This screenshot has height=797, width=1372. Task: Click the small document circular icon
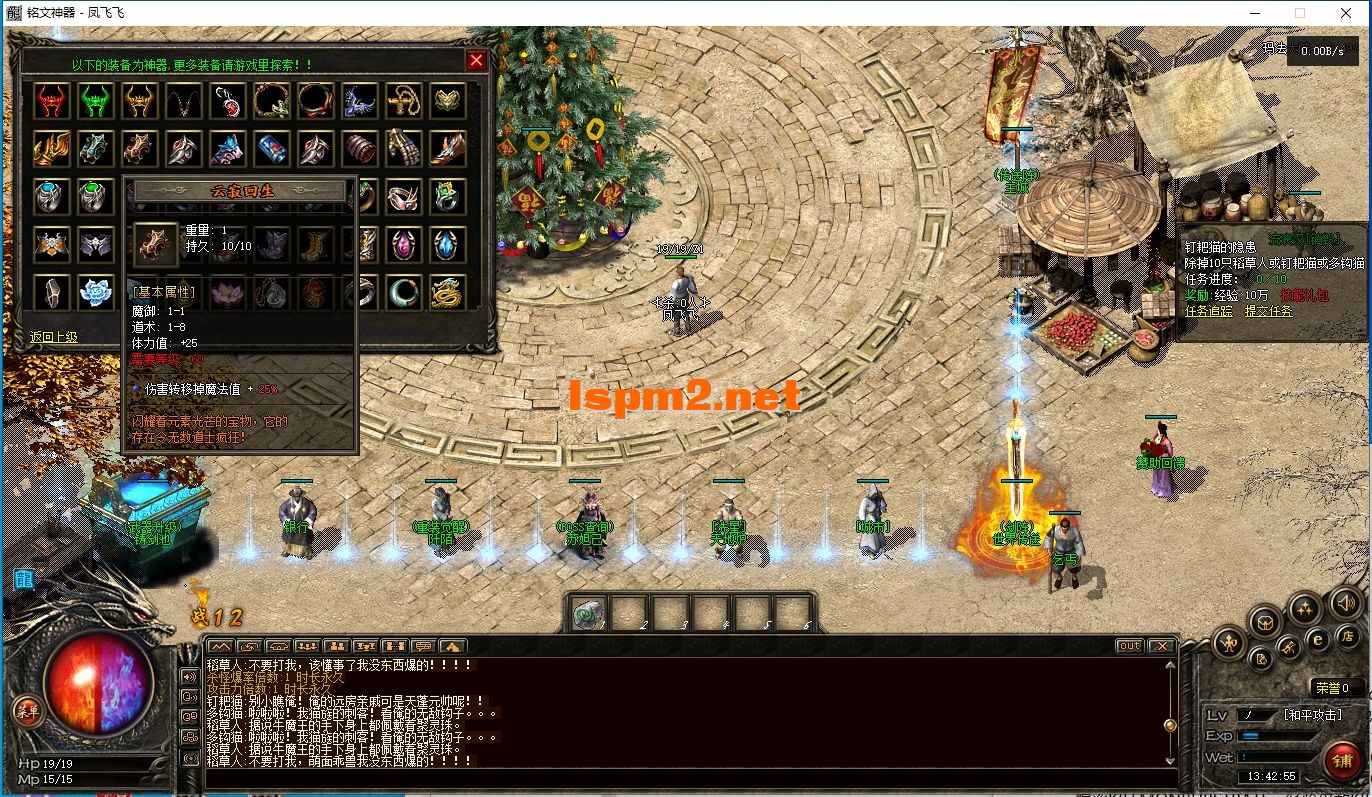[1261, 660]
